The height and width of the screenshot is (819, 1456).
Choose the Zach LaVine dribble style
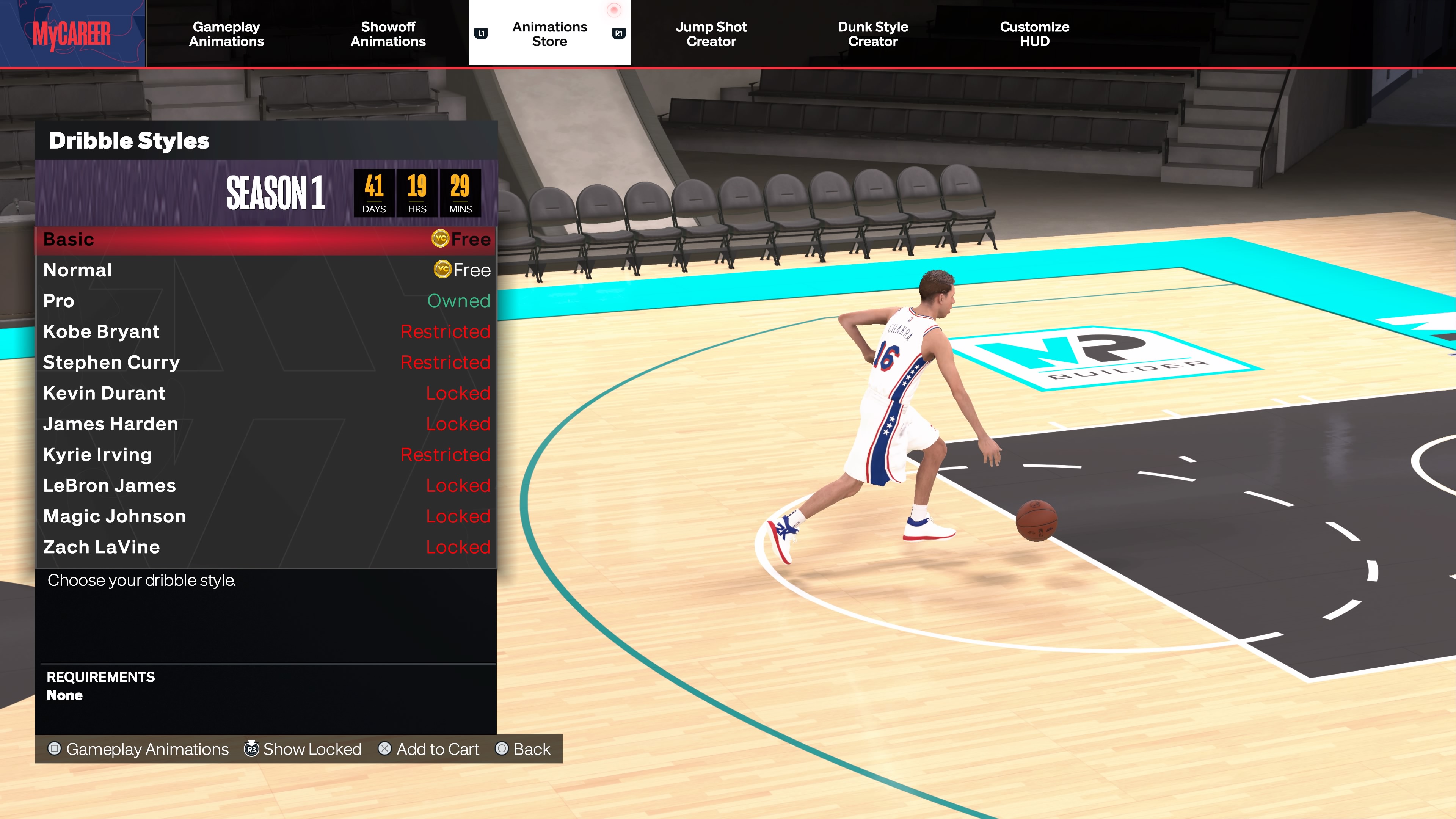[x=266, y=547]
